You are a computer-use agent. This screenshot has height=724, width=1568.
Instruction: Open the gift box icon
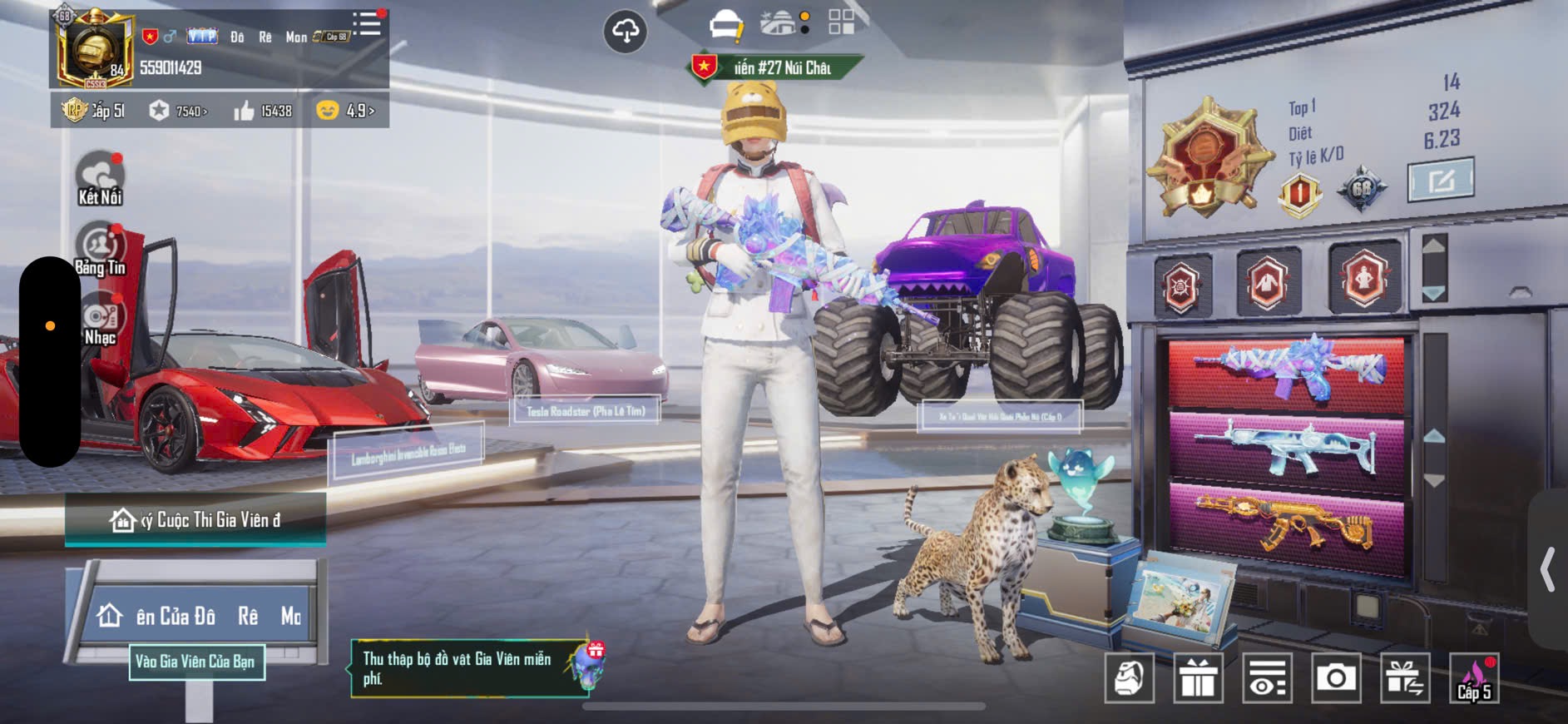[1198, 678]
